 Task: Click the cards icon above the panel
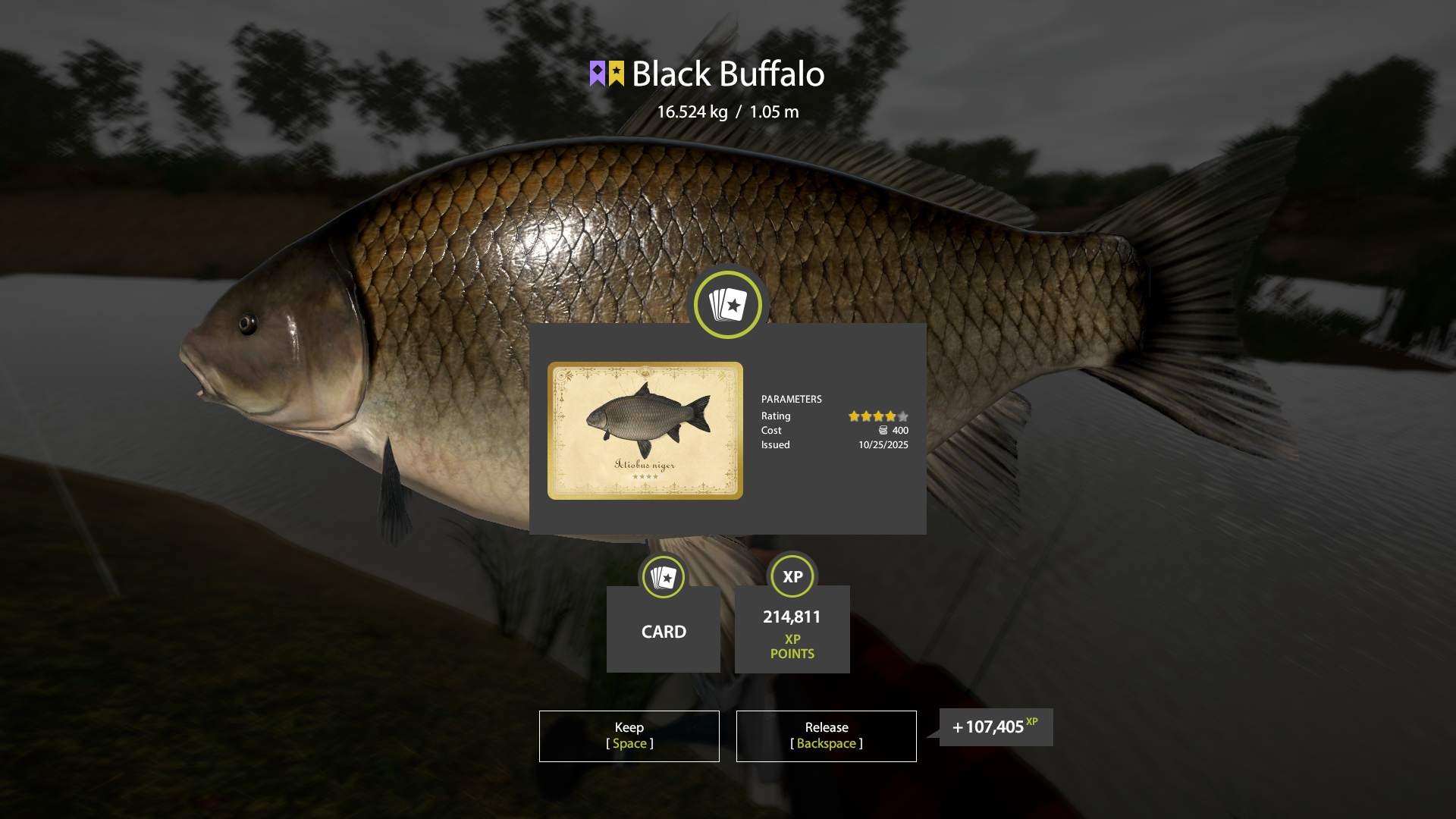(728, 305)
